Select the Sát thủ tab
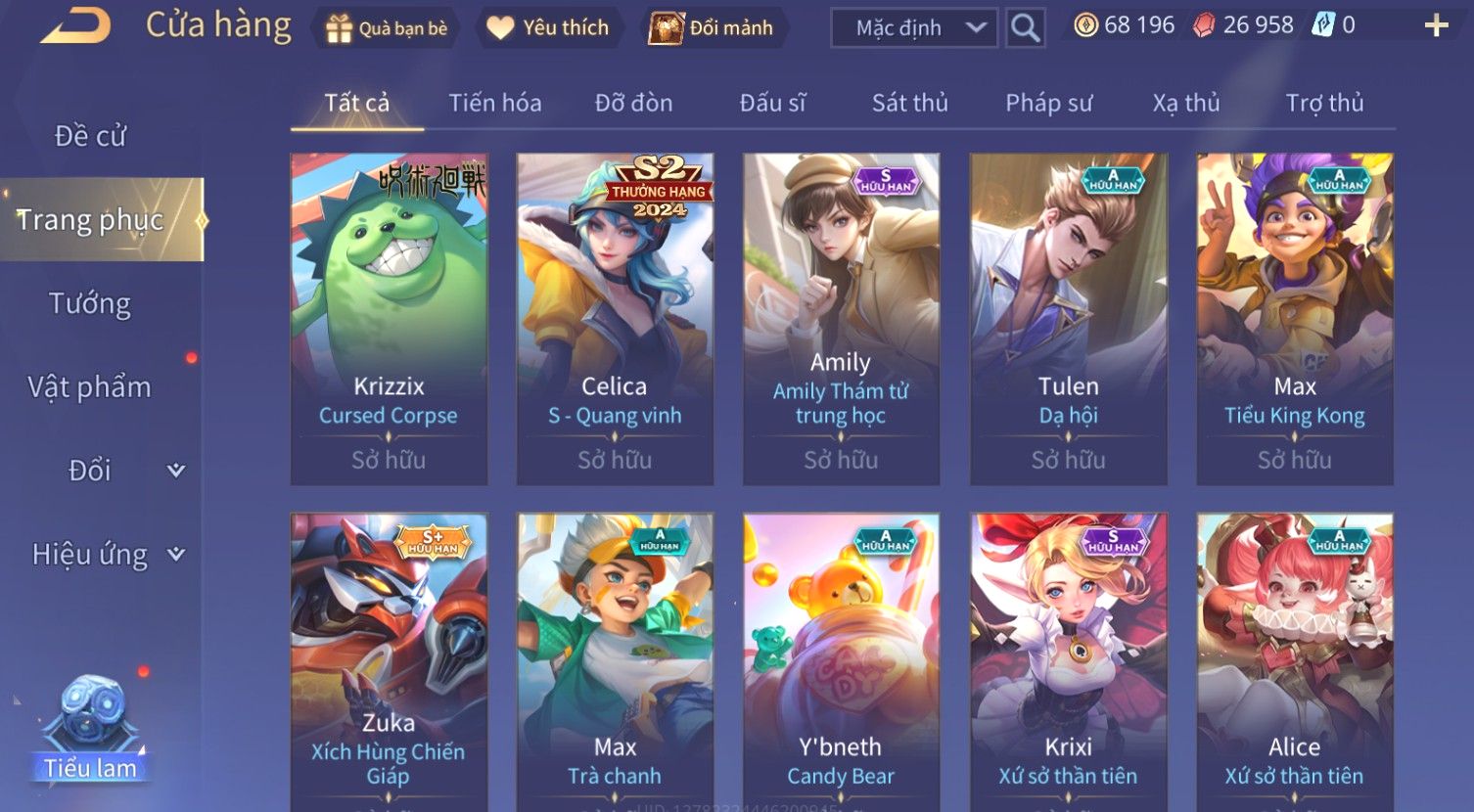Viewport: 1474px width, 812px height. click(x=909, y=103)
